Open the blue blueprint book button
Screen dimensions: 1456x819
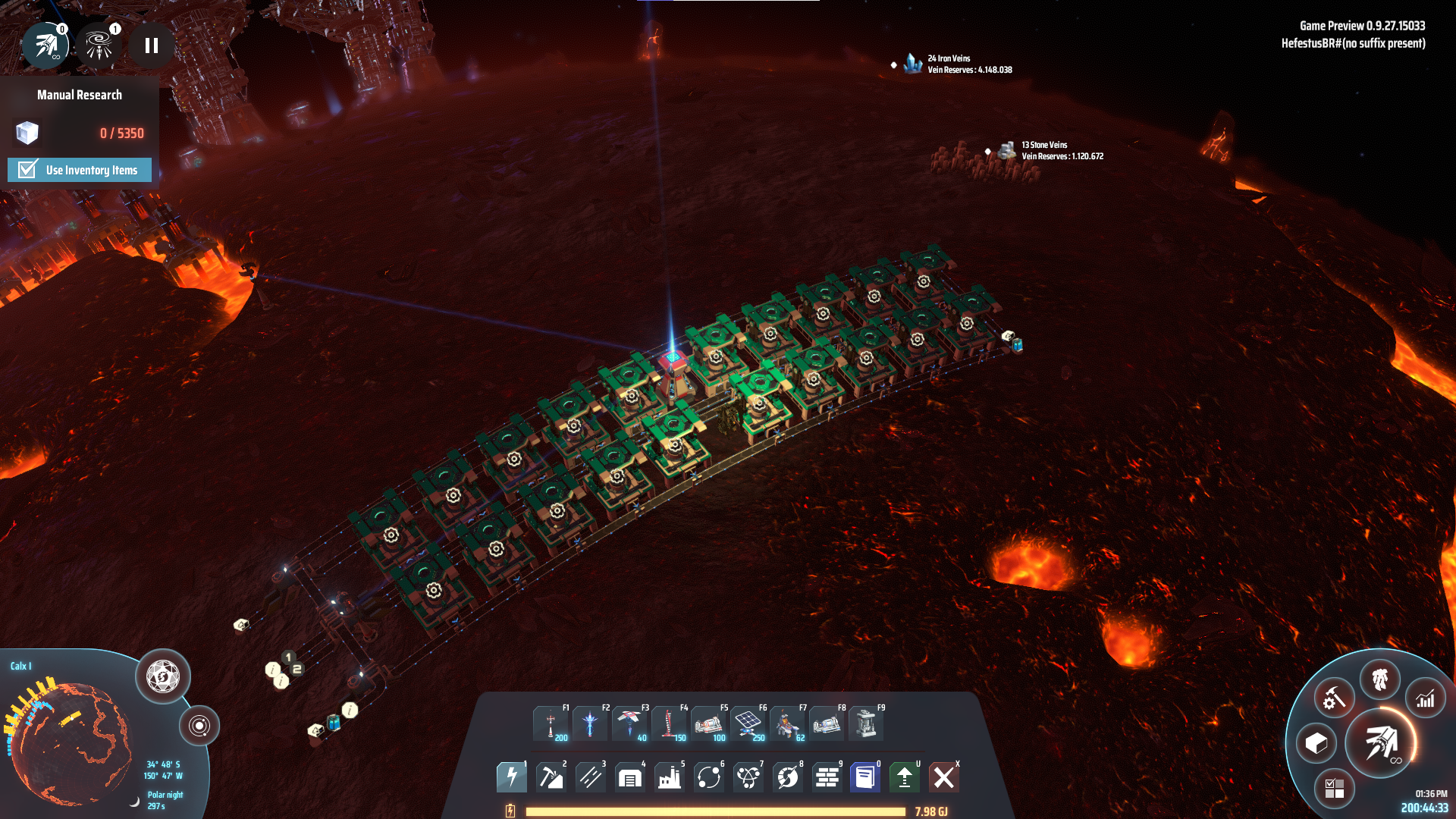coord(865,777)
